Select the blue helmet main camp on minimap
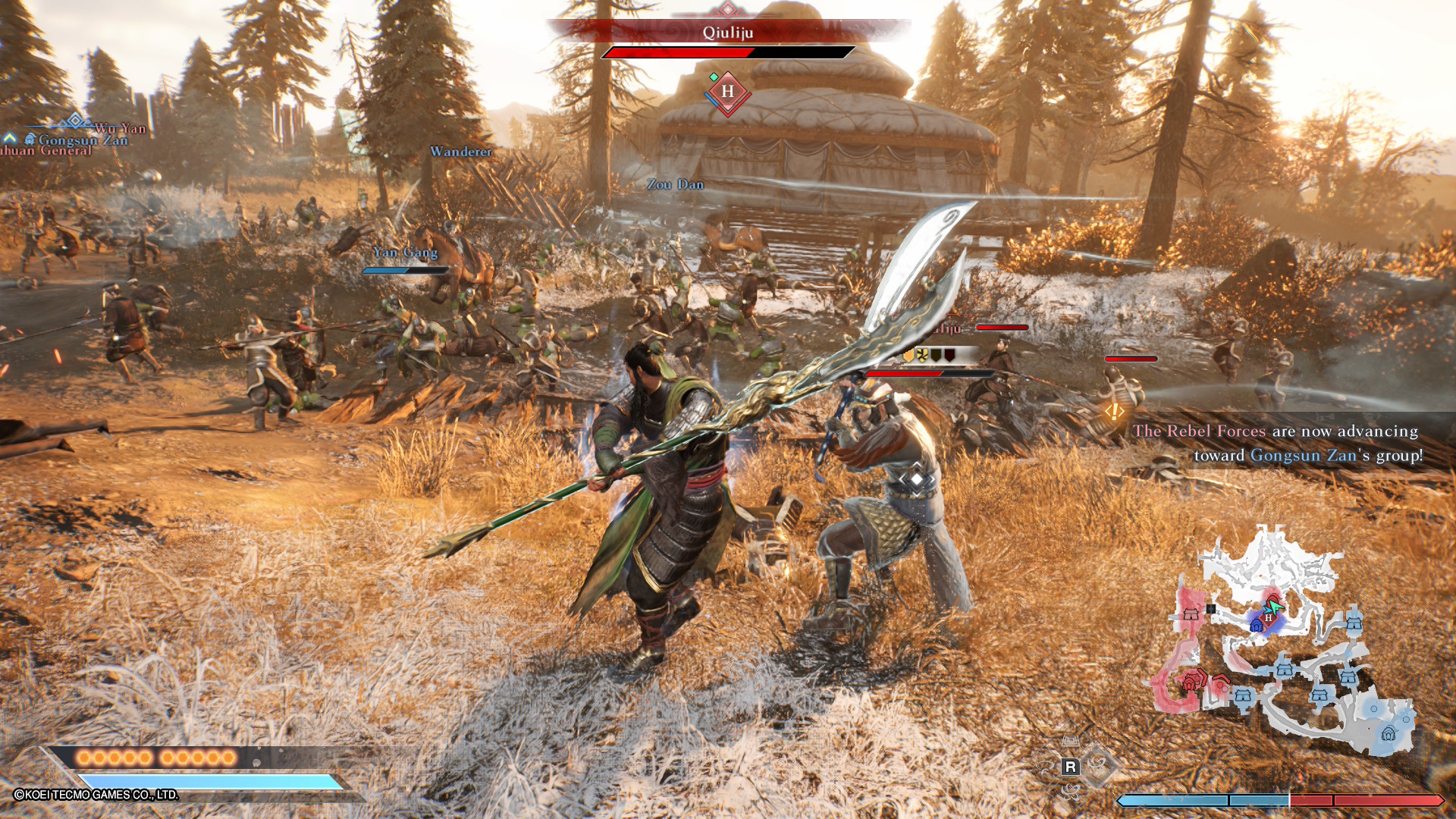 pyautogui.click(x=1389, y=733)
